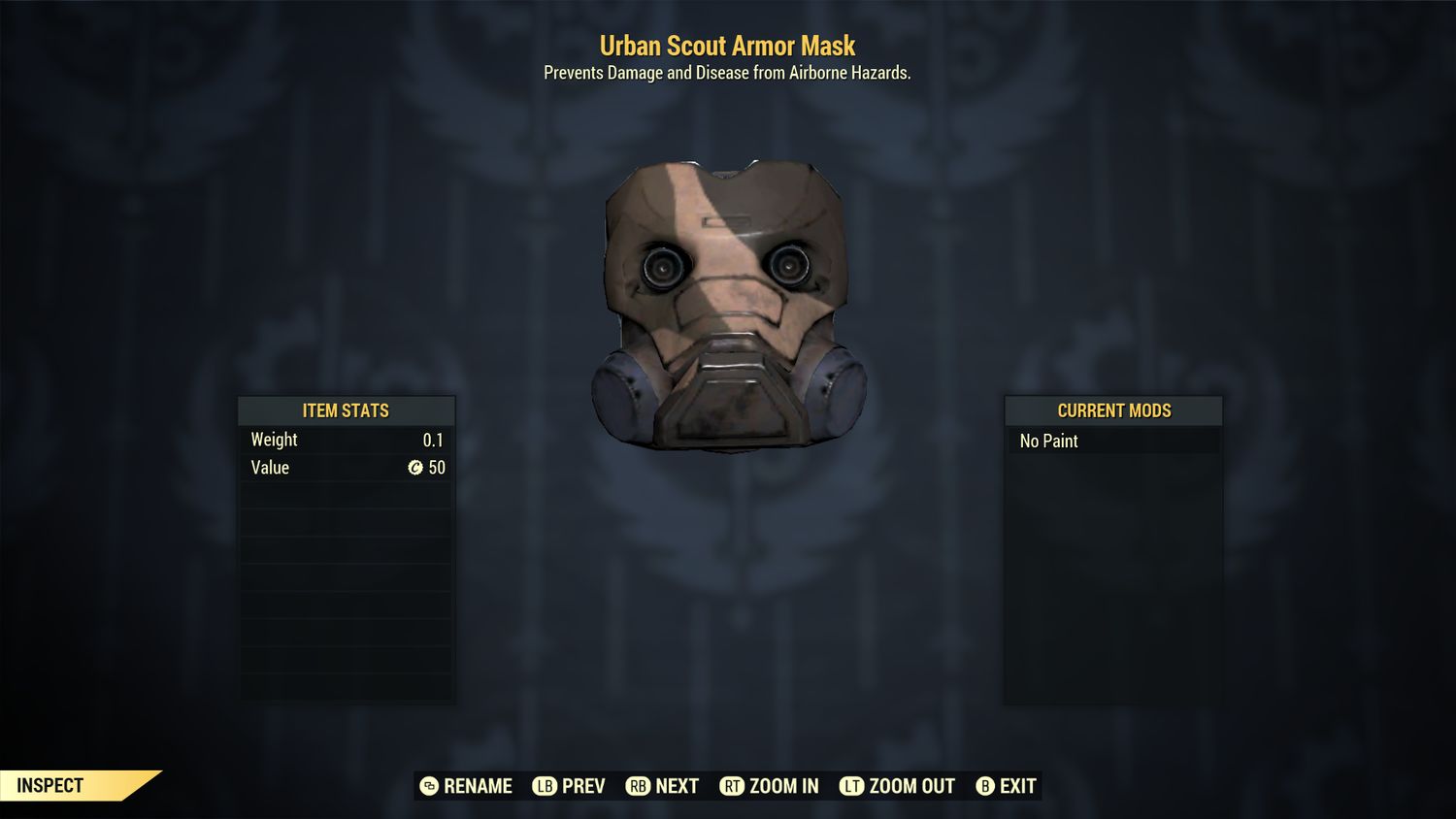Select the RB NEXT controller icon

pyautogui.click(x=638, y=786)
